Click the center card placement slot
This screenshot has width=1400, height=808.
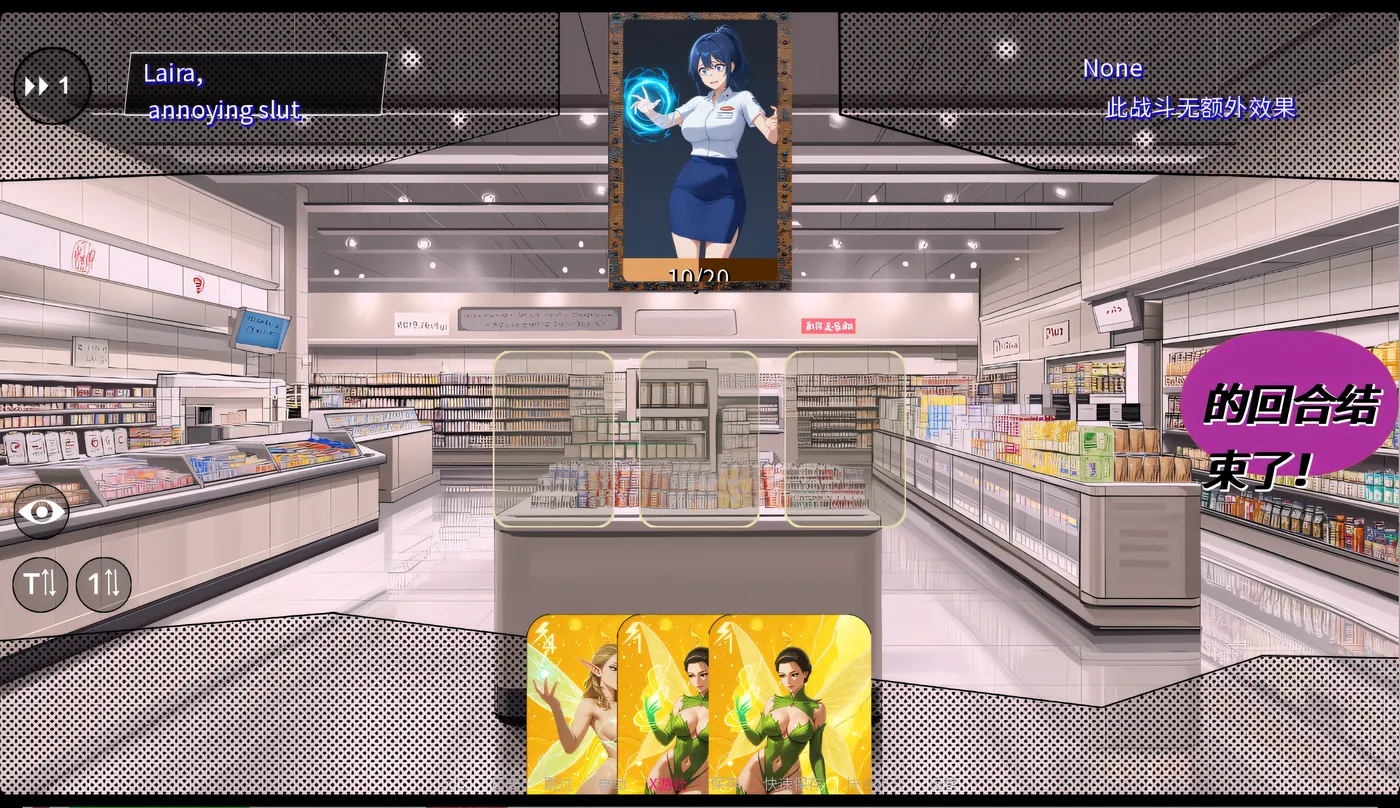click(x=698, y=440)
